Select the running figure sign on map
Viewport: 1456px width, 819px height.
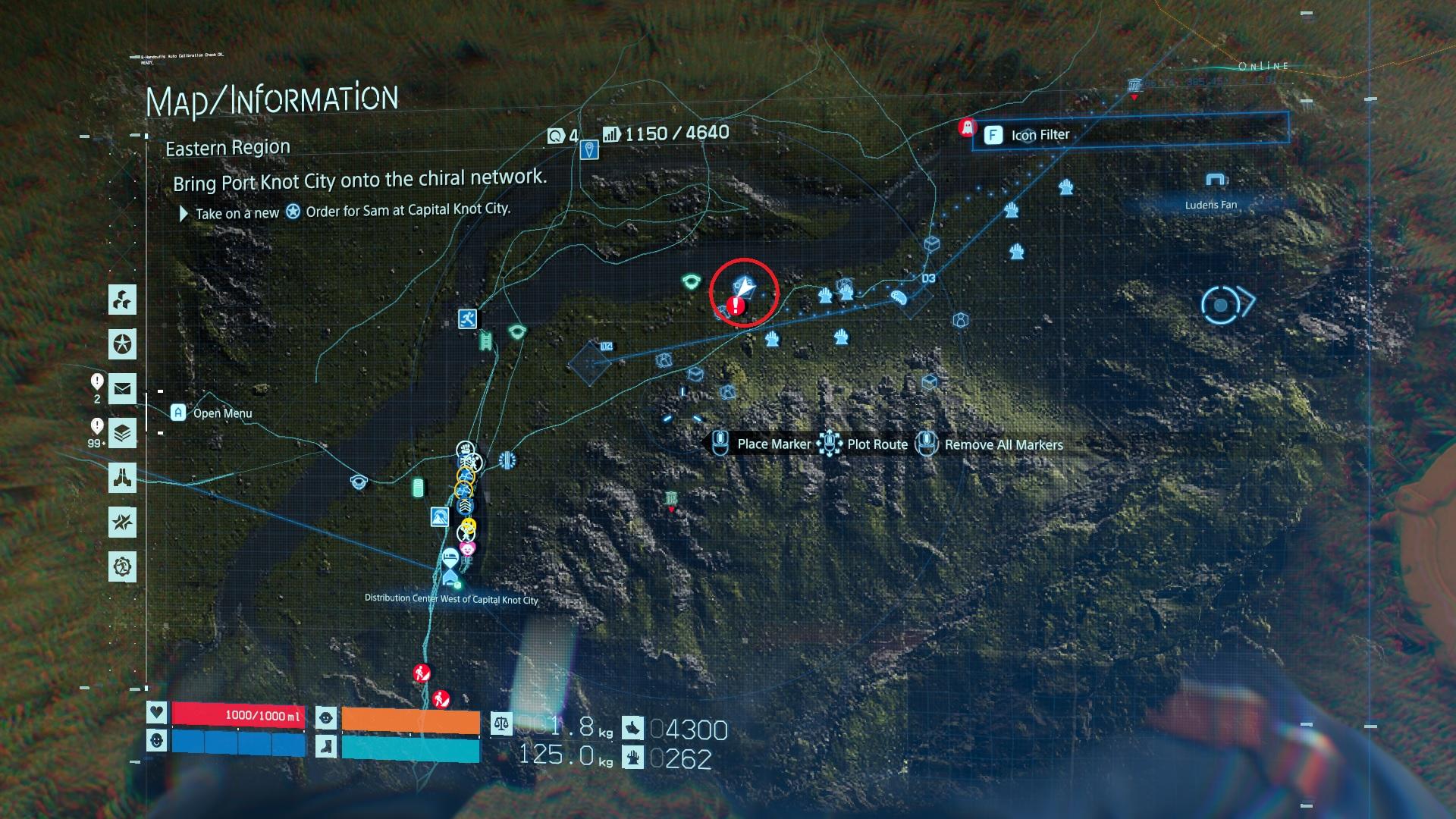tap(468, 318)
